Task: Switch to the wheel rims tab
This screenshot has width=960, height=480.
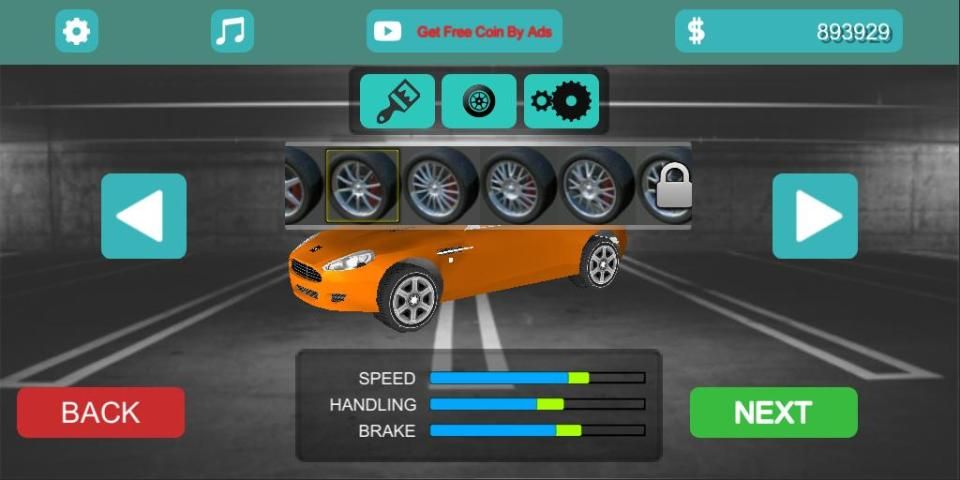Action: 479,102
